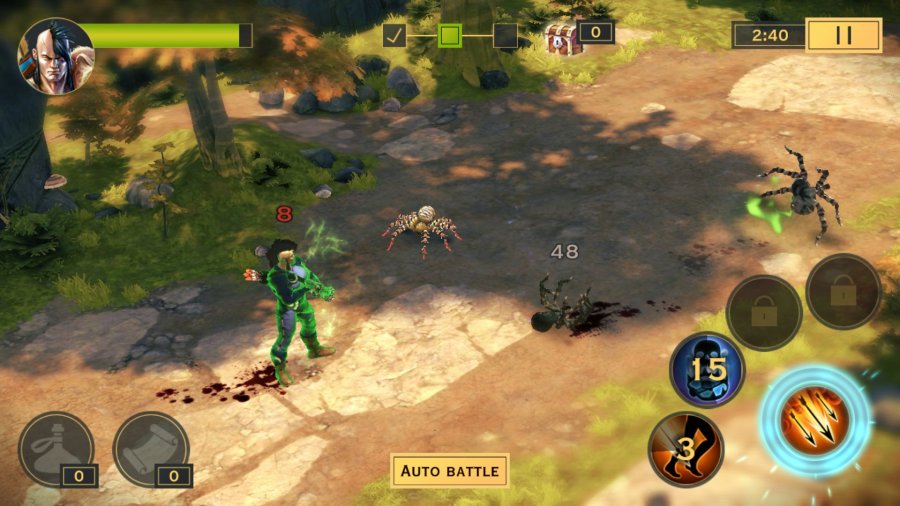Activate the blue skill showing 15

[x=706, y=370]
